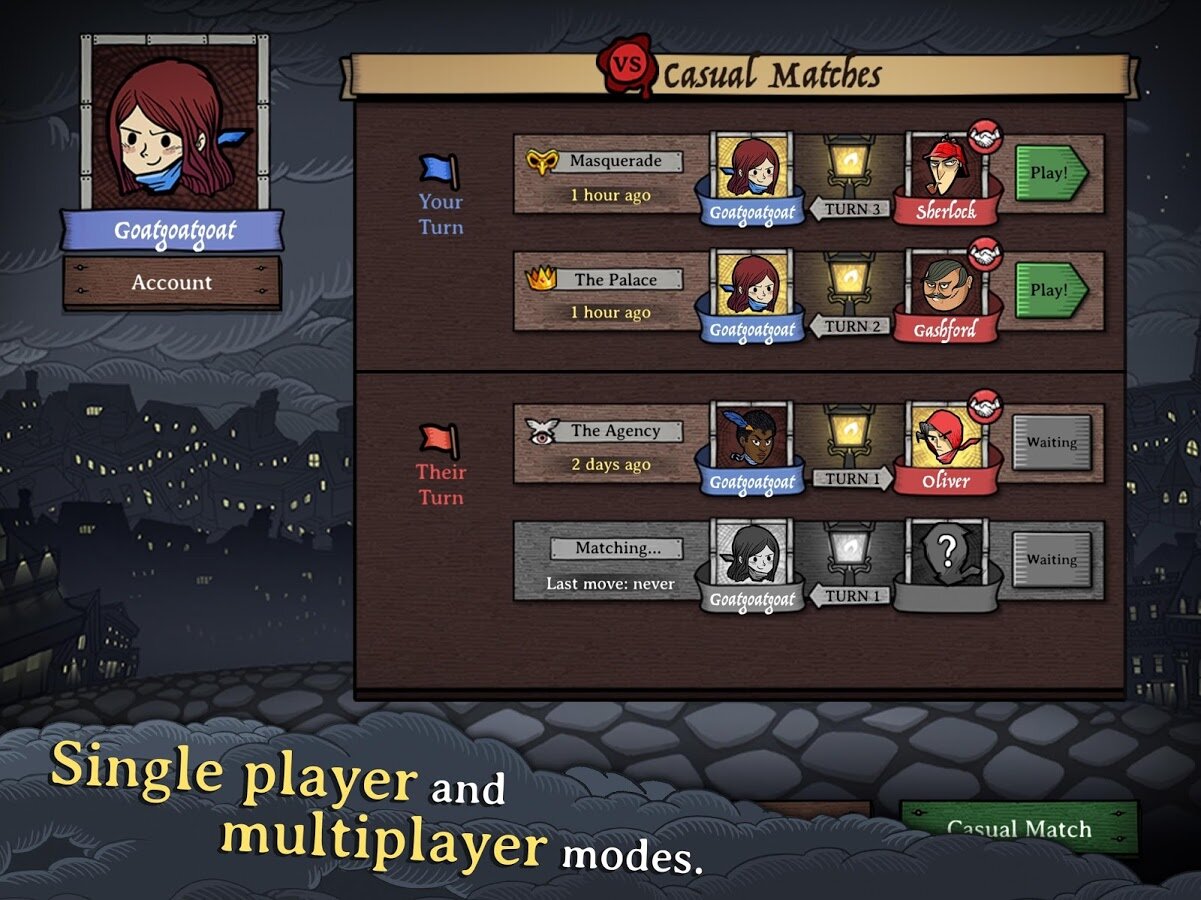The height and width of the screenshot is (900, 1201).
Task: Click Oliver's opponent portrait
Action: (945, 437)
